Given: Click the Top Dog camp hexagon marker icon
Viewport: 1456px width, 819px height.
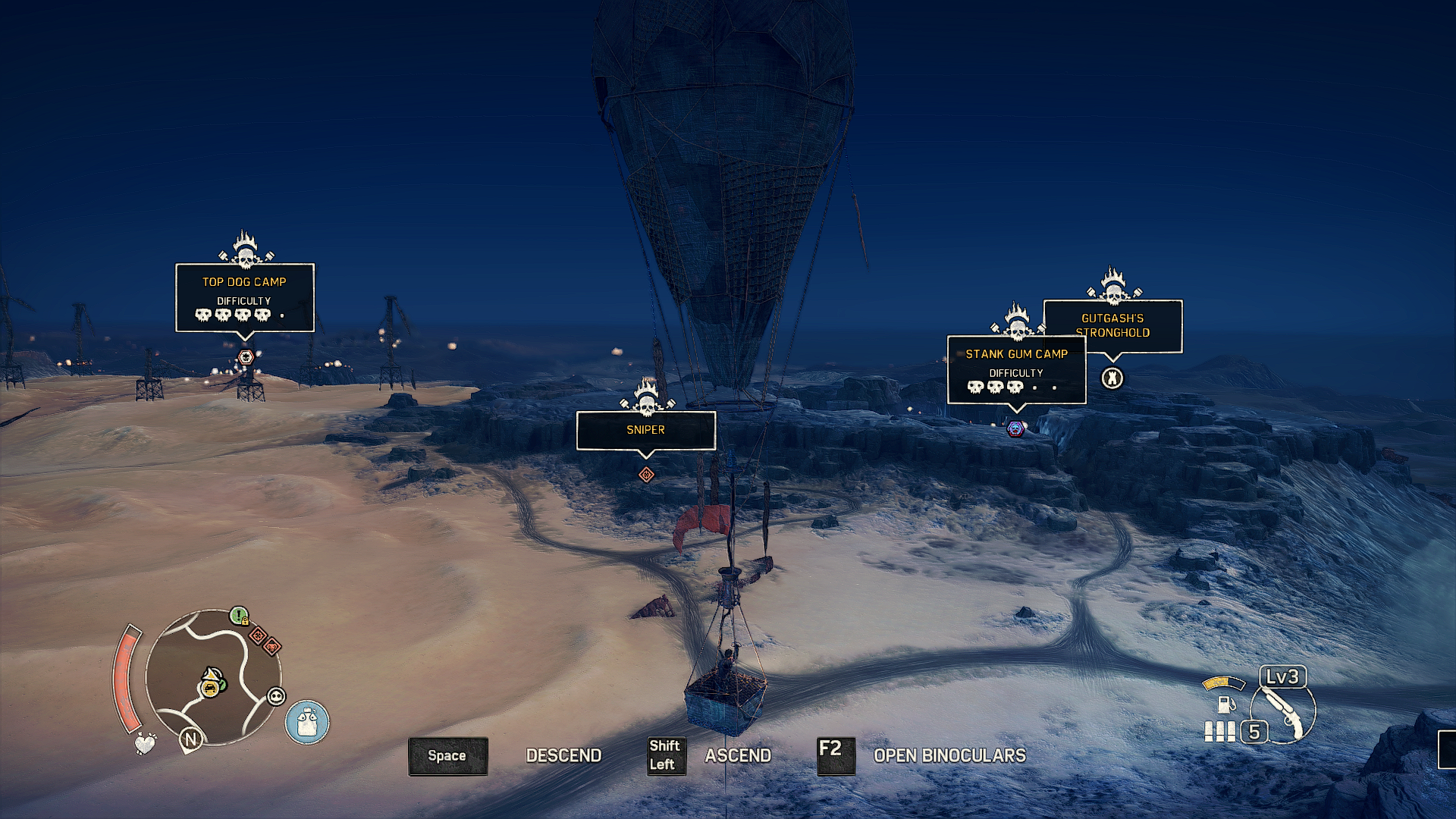Looking at the screenshot, I should click(x=245, y=357).
